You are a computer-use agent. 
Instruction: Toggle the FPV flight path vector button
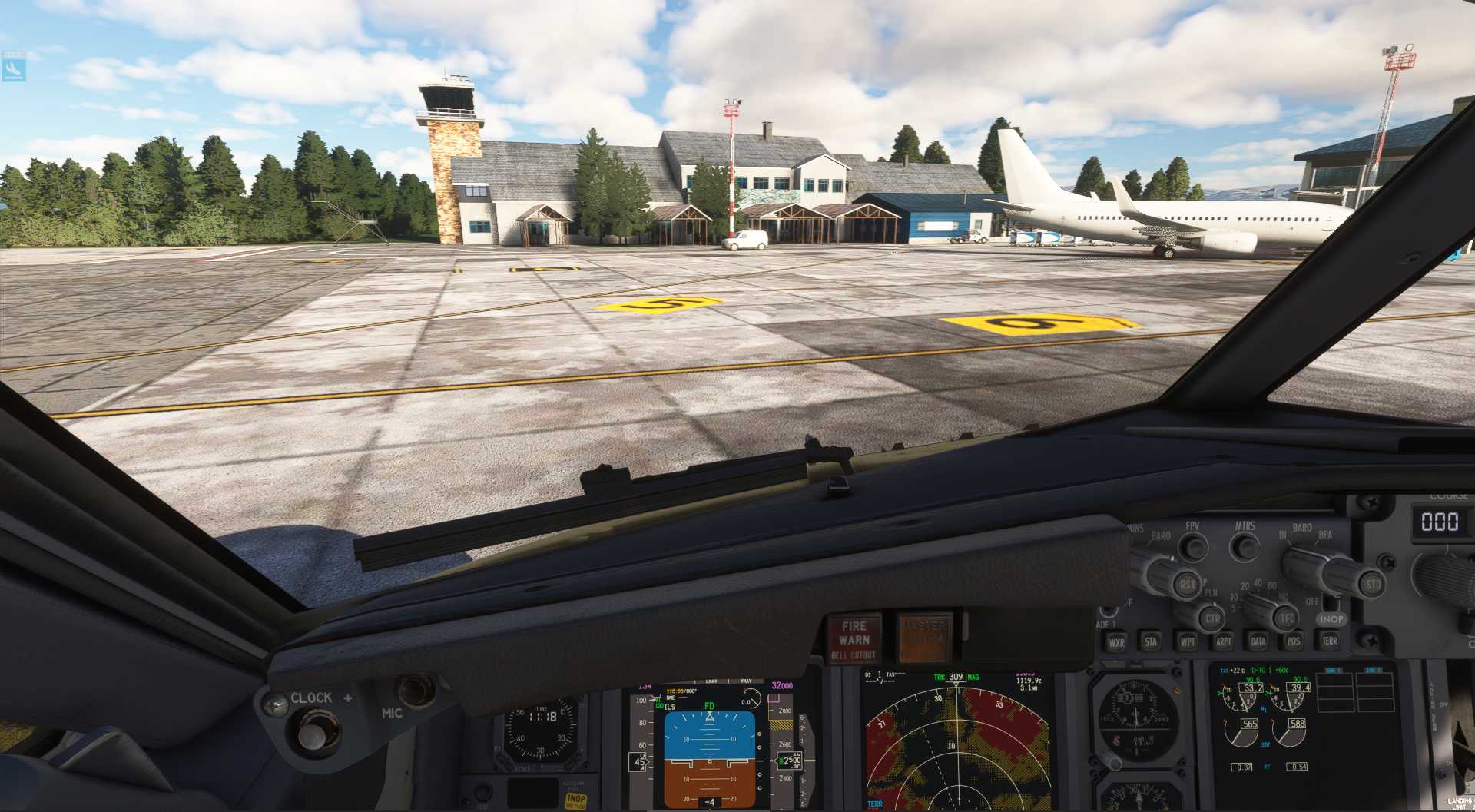point(1195,545)
